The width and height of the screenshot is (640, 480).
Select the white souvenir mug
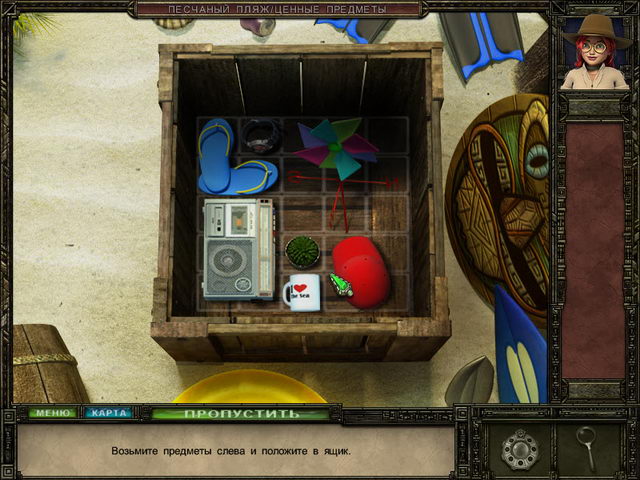pos(302,292)
